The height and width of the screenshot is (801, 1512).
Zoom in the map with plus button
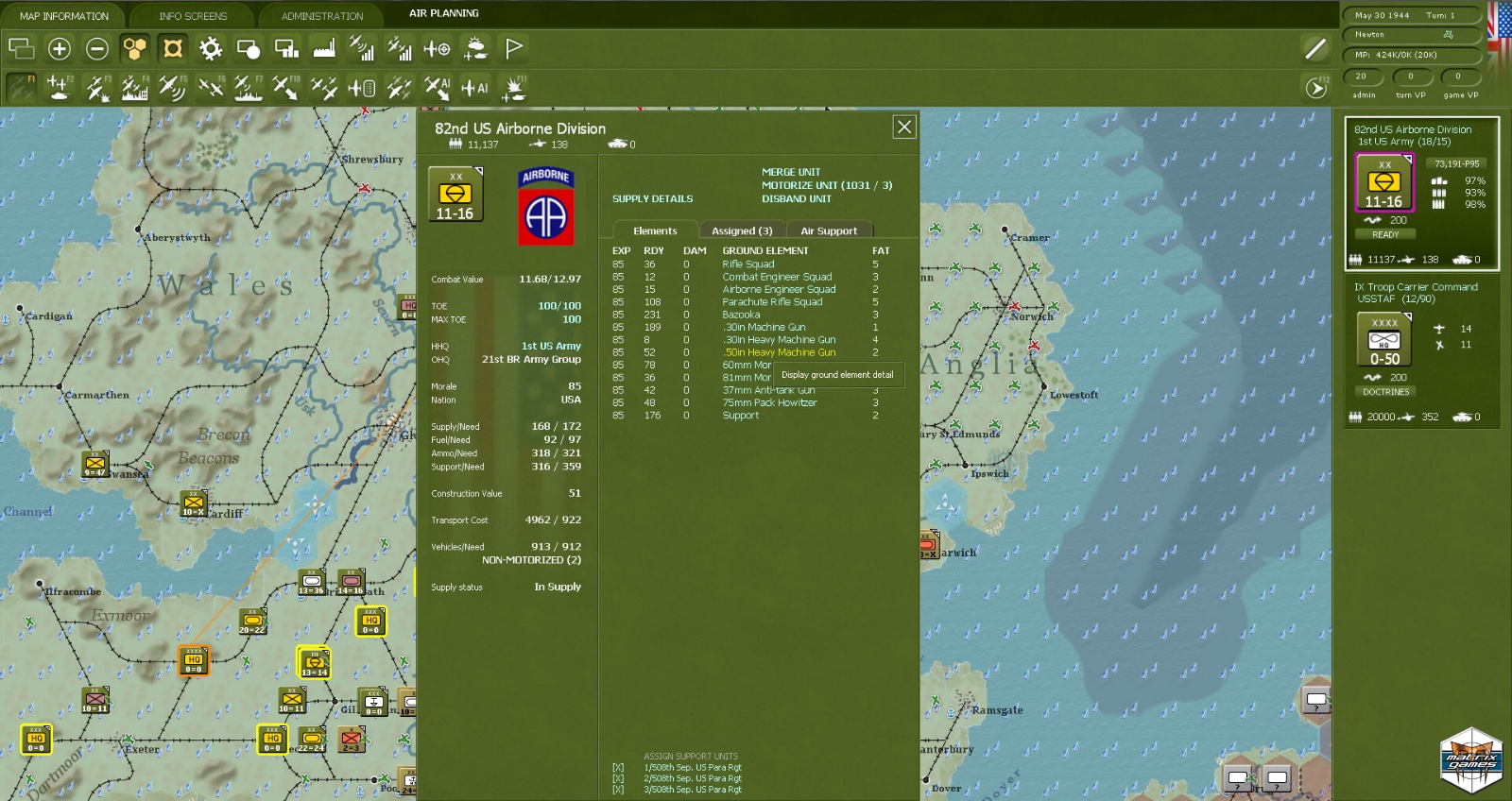tap(60, 48)
